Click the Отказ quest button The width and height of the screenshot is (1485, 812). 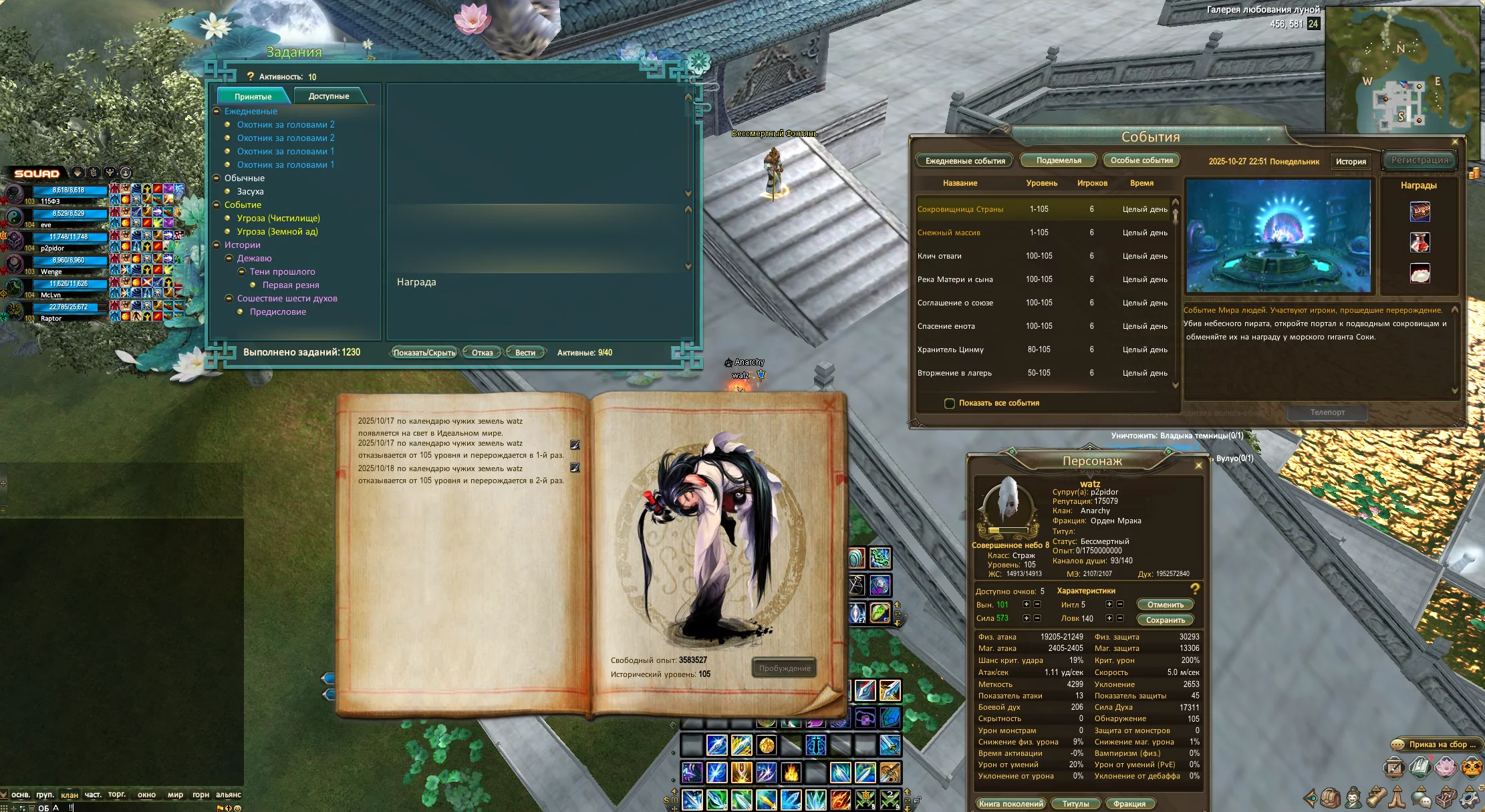[x=482, y=353]
